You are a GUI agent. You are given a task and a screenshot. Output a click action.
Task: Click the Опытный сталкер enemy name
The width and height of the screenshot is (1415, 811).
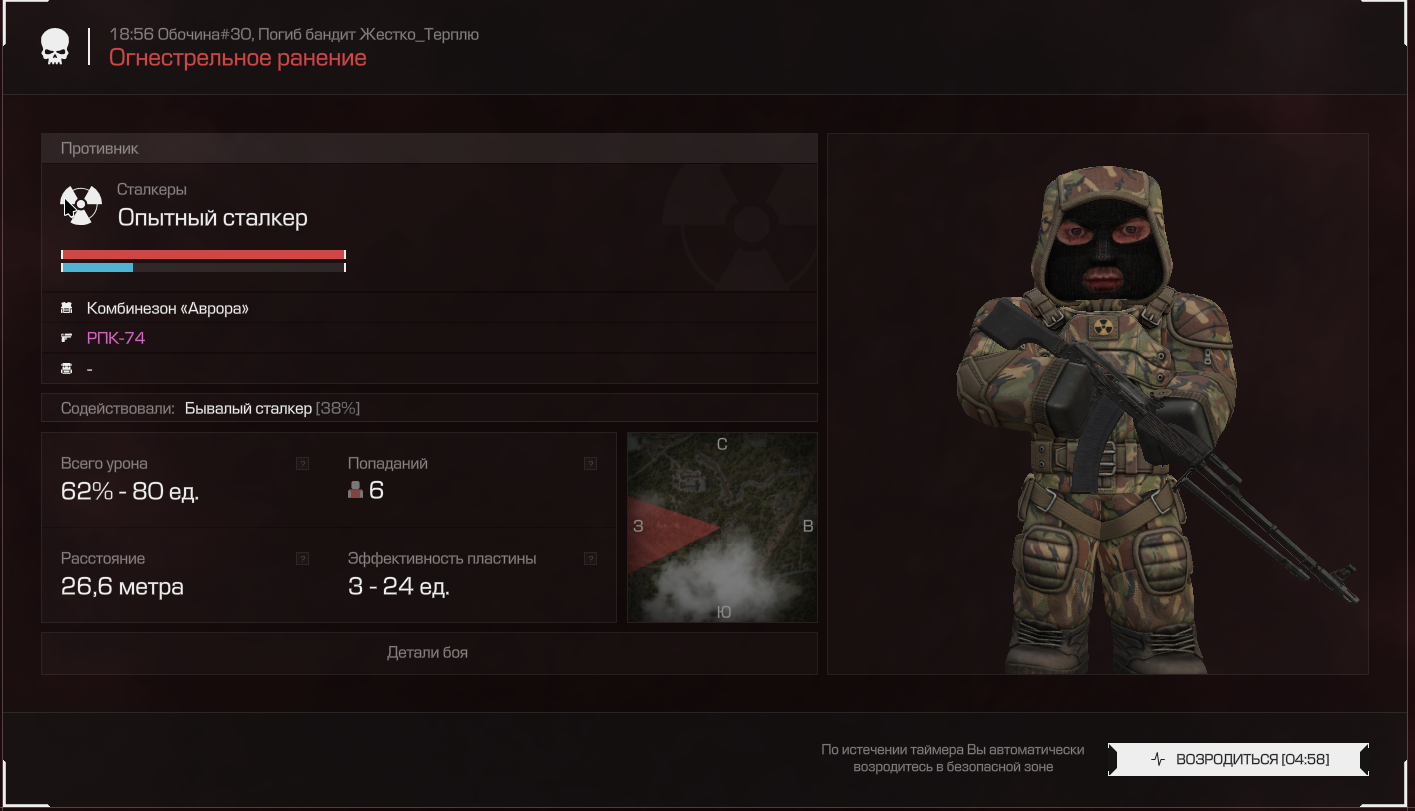coord(212,217)
